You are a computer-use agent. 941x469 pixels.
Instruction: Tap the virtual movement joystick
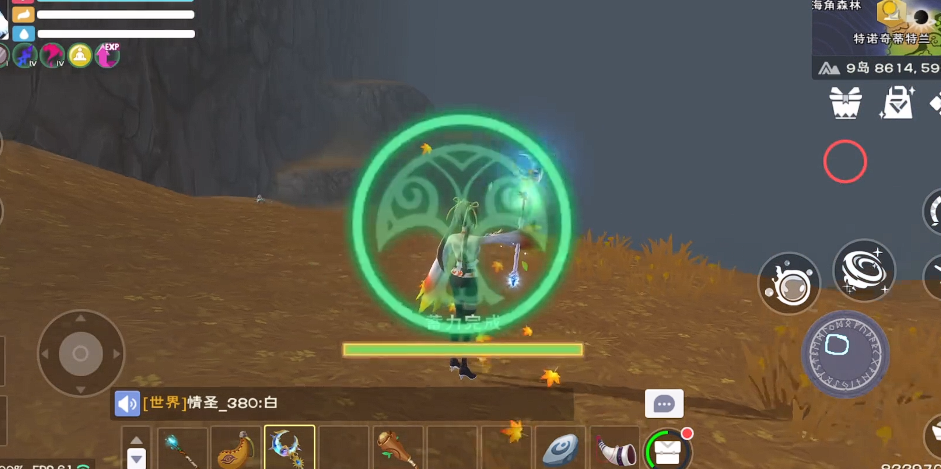point(80,353)
